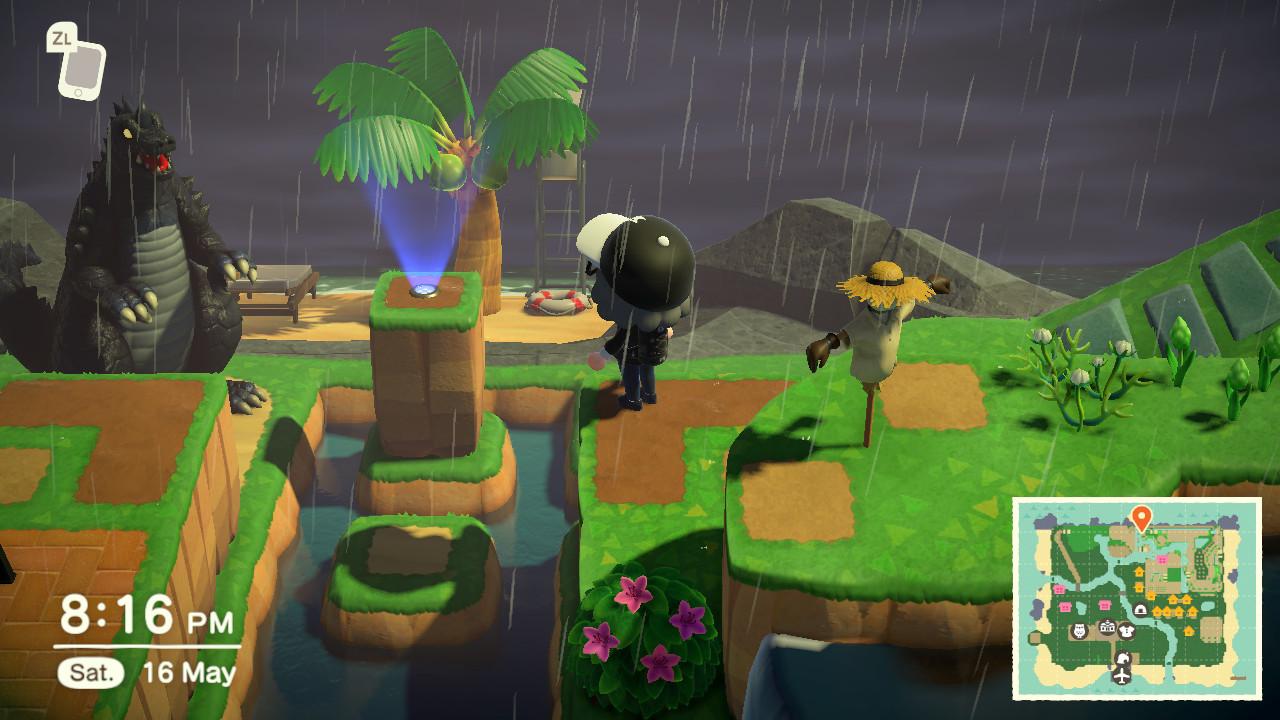The image size is (1280, 720).
Task: Select the museum owl marker on the minimap
Action: coord(1079,631)
